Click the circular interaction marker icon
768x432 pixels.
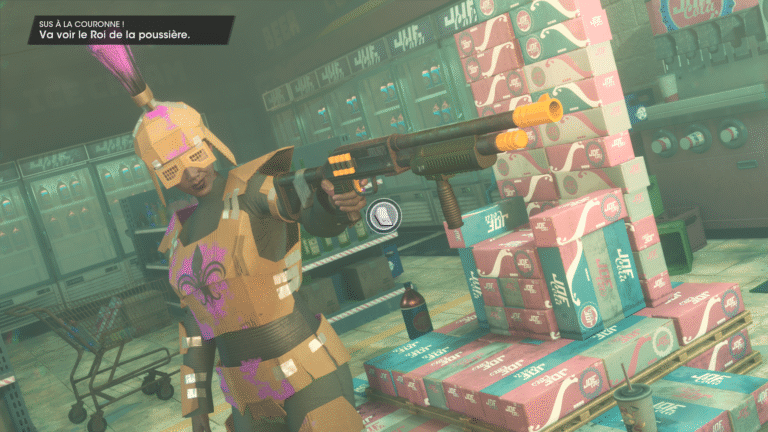383,213
